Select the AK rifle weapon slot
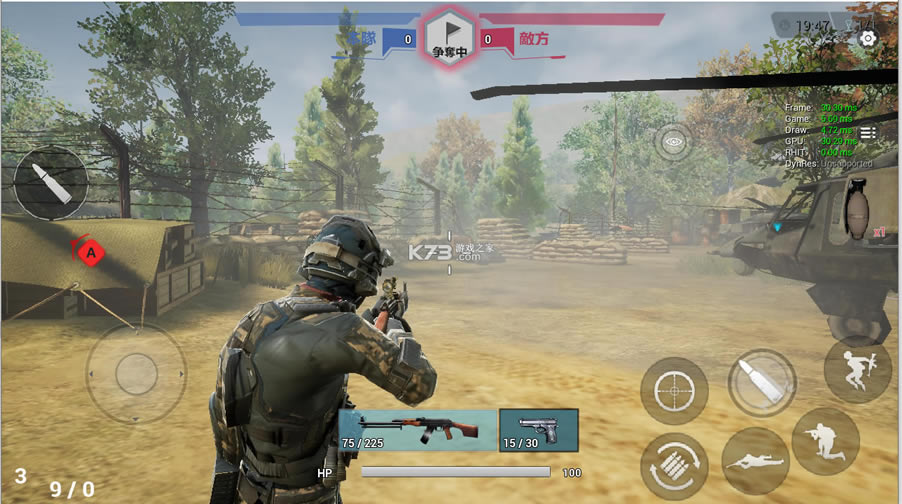Screen dimensions: 902x504 coord(417,430)
